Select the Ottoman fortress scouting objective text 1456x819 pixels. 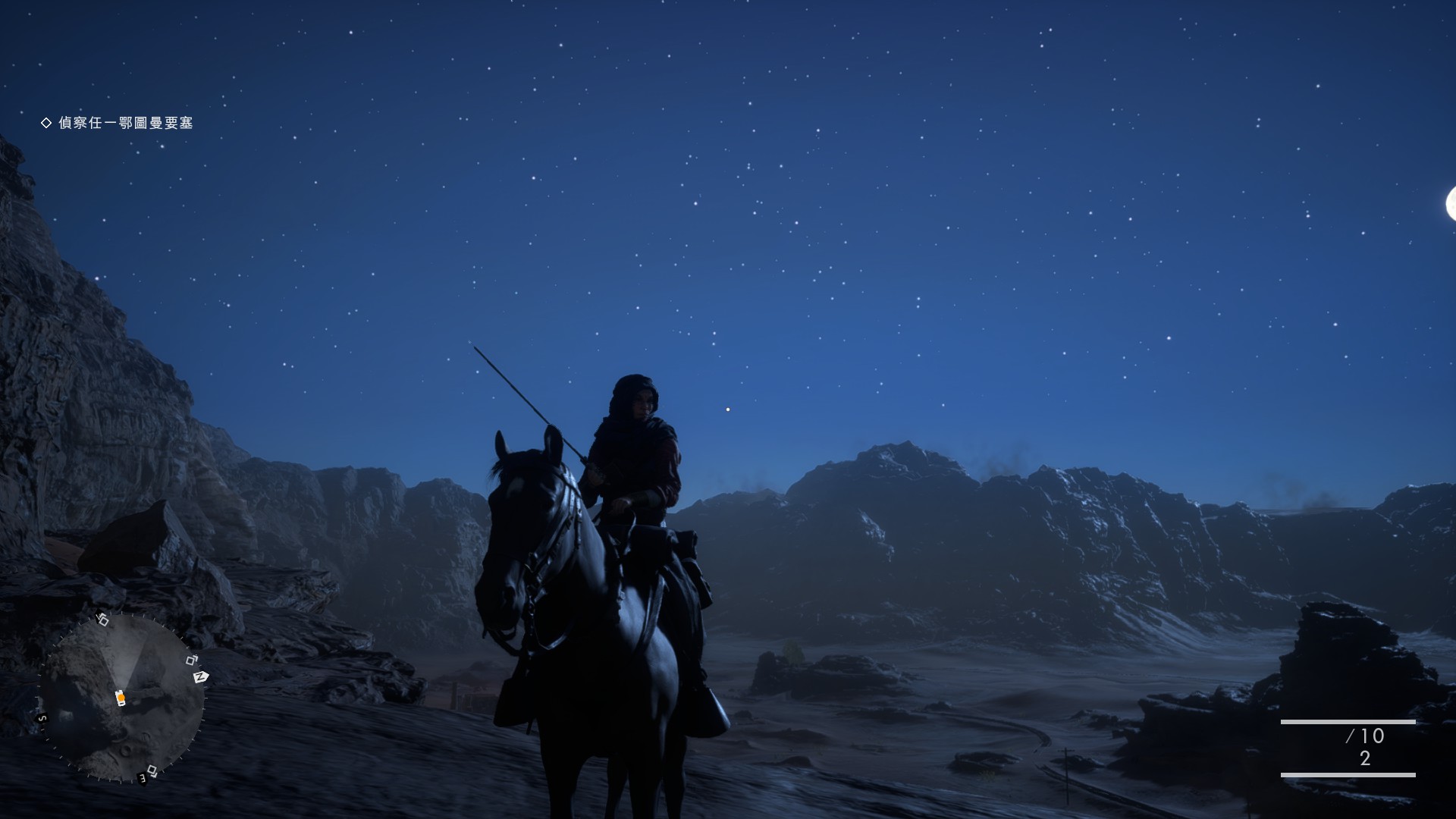[x=125, y=123]
